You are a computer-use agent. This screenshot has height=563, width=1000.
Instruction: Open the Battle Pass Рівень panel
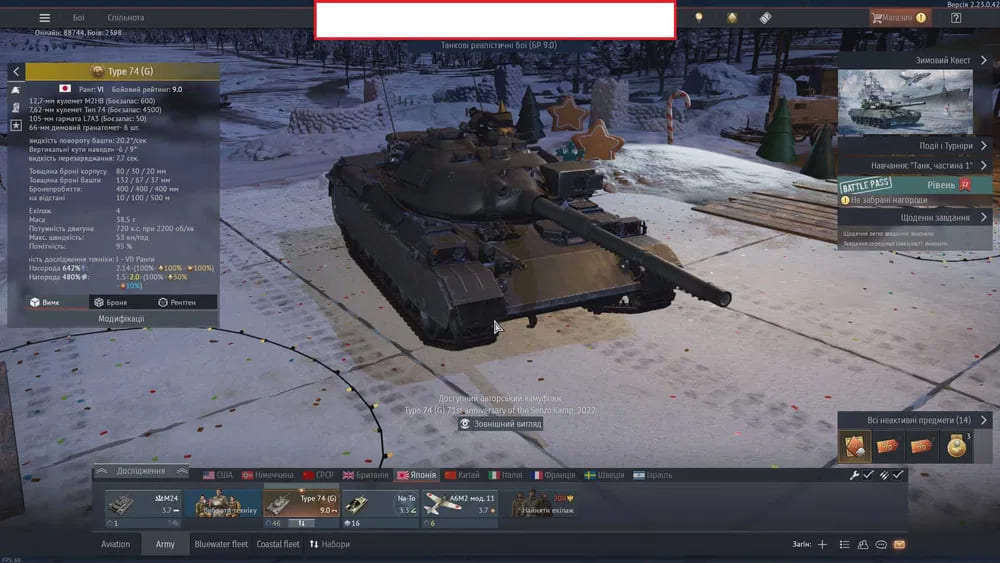914,185
